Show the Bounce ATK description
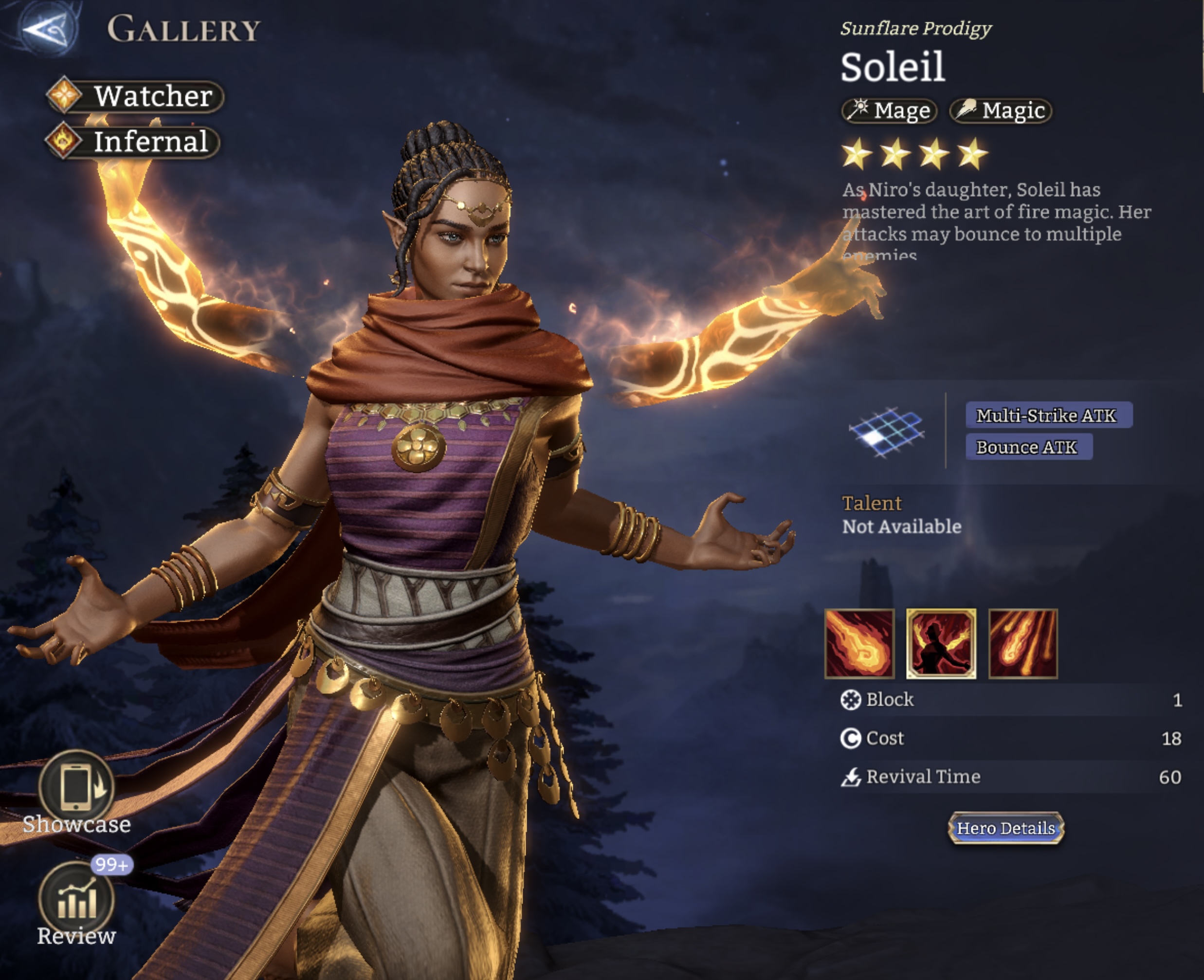Screen dimensions: 1204x980 click(x=1028, y=447)
